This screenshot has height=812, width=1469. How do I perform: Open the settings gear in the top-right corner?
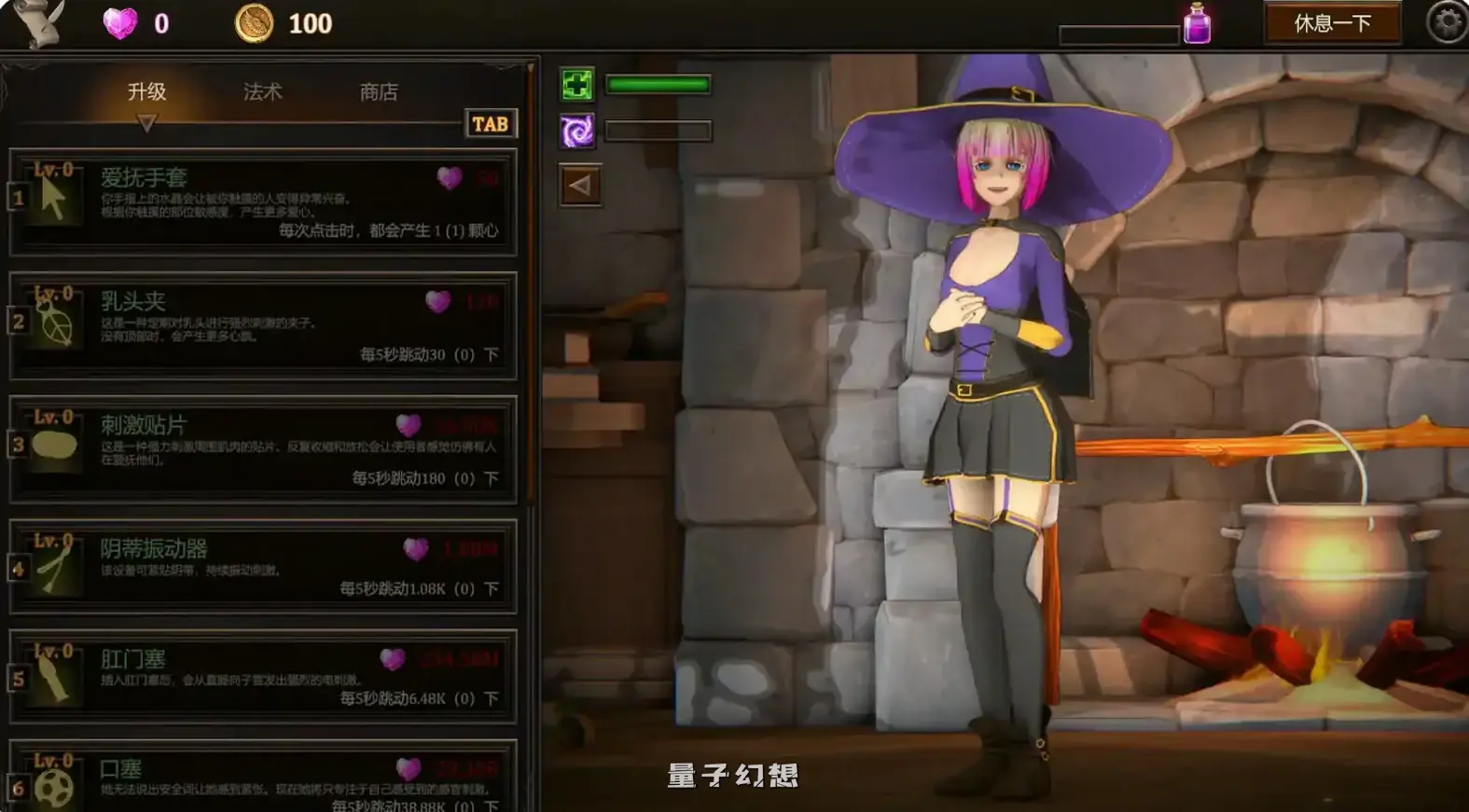point(1446,23)
